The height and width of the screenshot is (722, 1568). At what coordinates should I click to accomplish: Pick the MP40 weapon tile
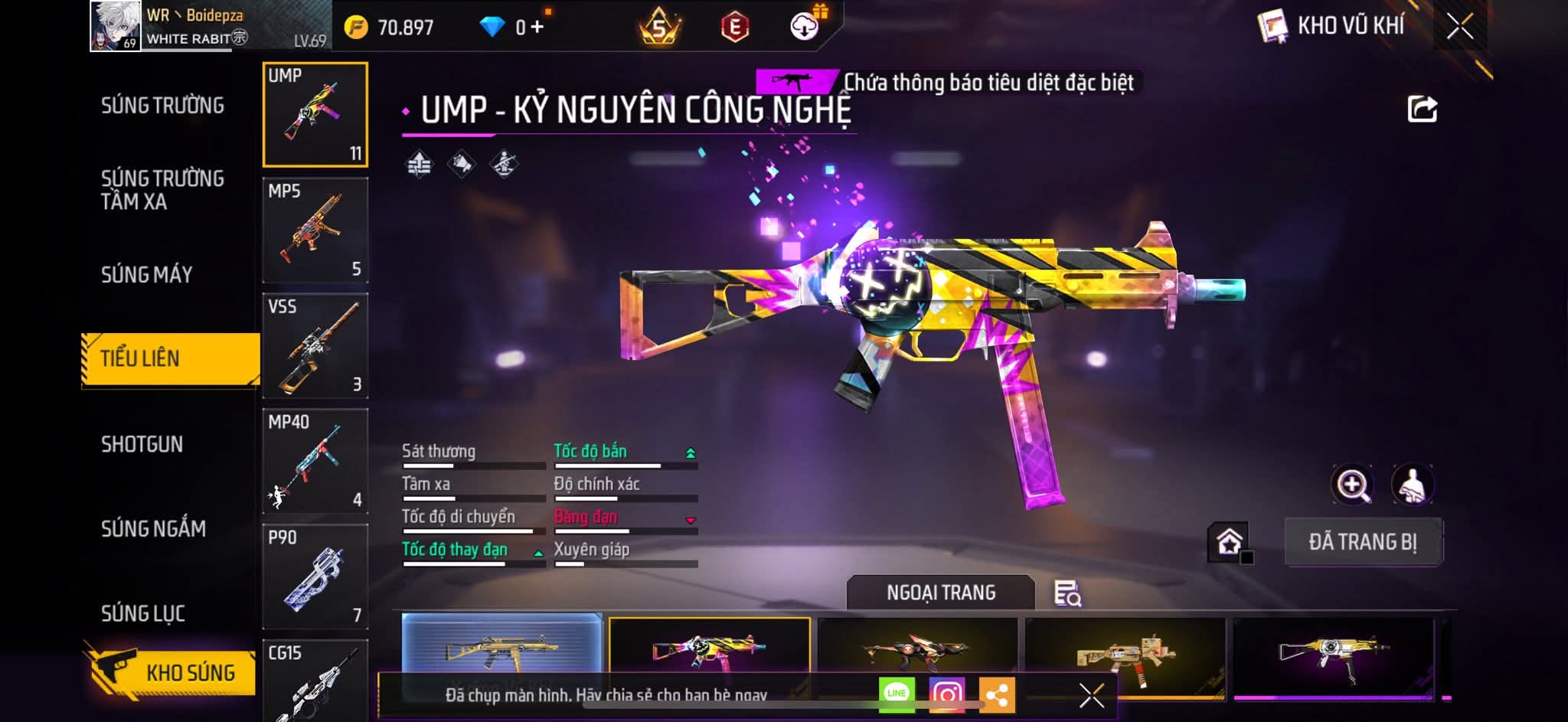[315, 462]
